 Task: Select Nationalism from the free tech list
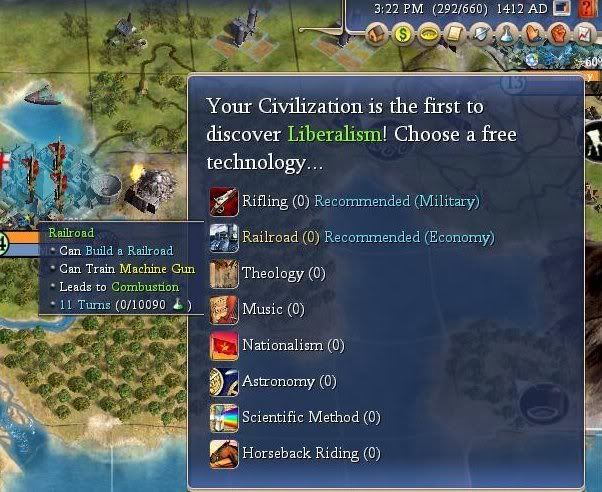(x=284, y=345)
